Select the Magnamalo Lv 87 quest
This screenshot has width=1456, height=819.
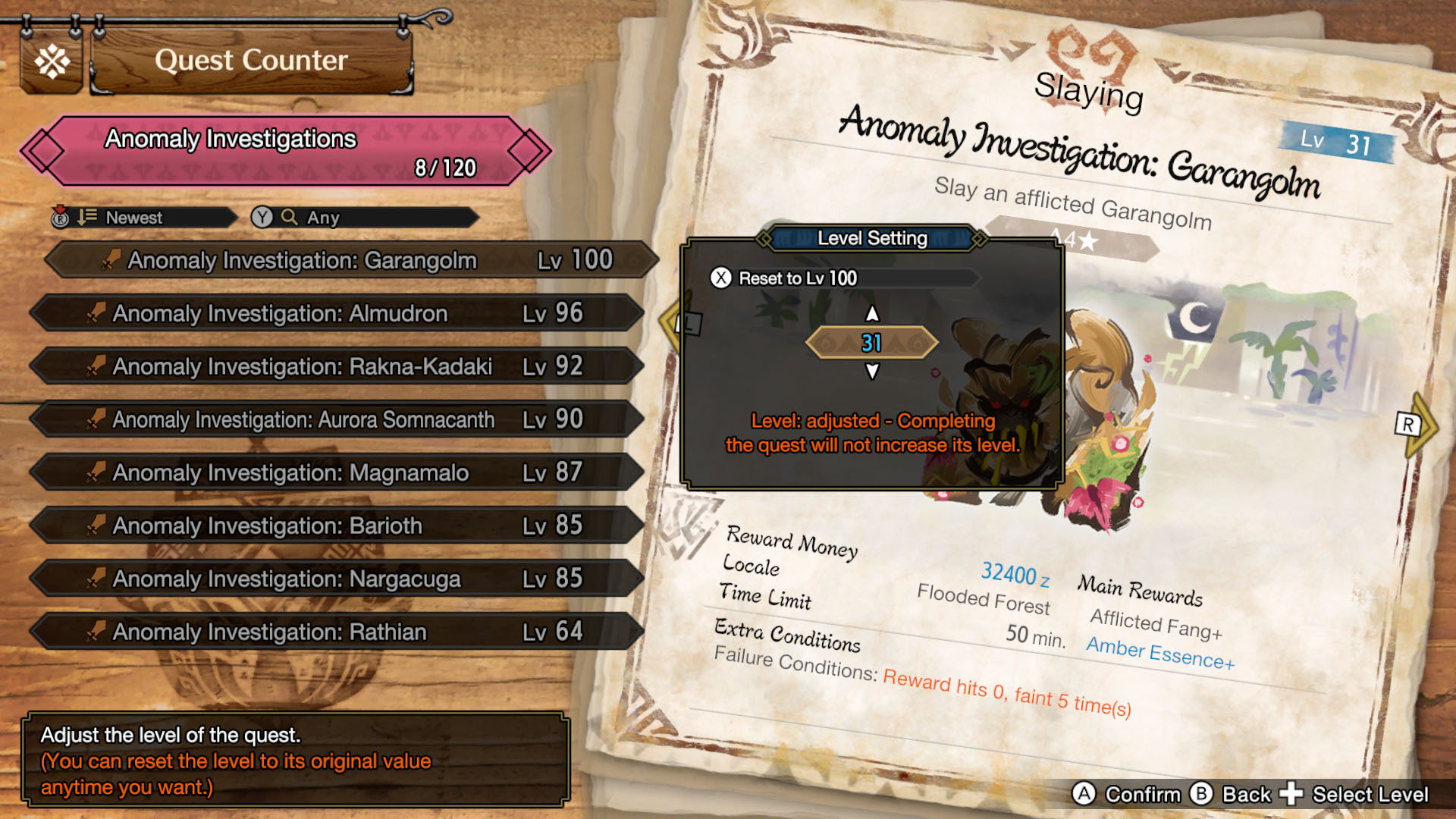[x=337, y=472]
